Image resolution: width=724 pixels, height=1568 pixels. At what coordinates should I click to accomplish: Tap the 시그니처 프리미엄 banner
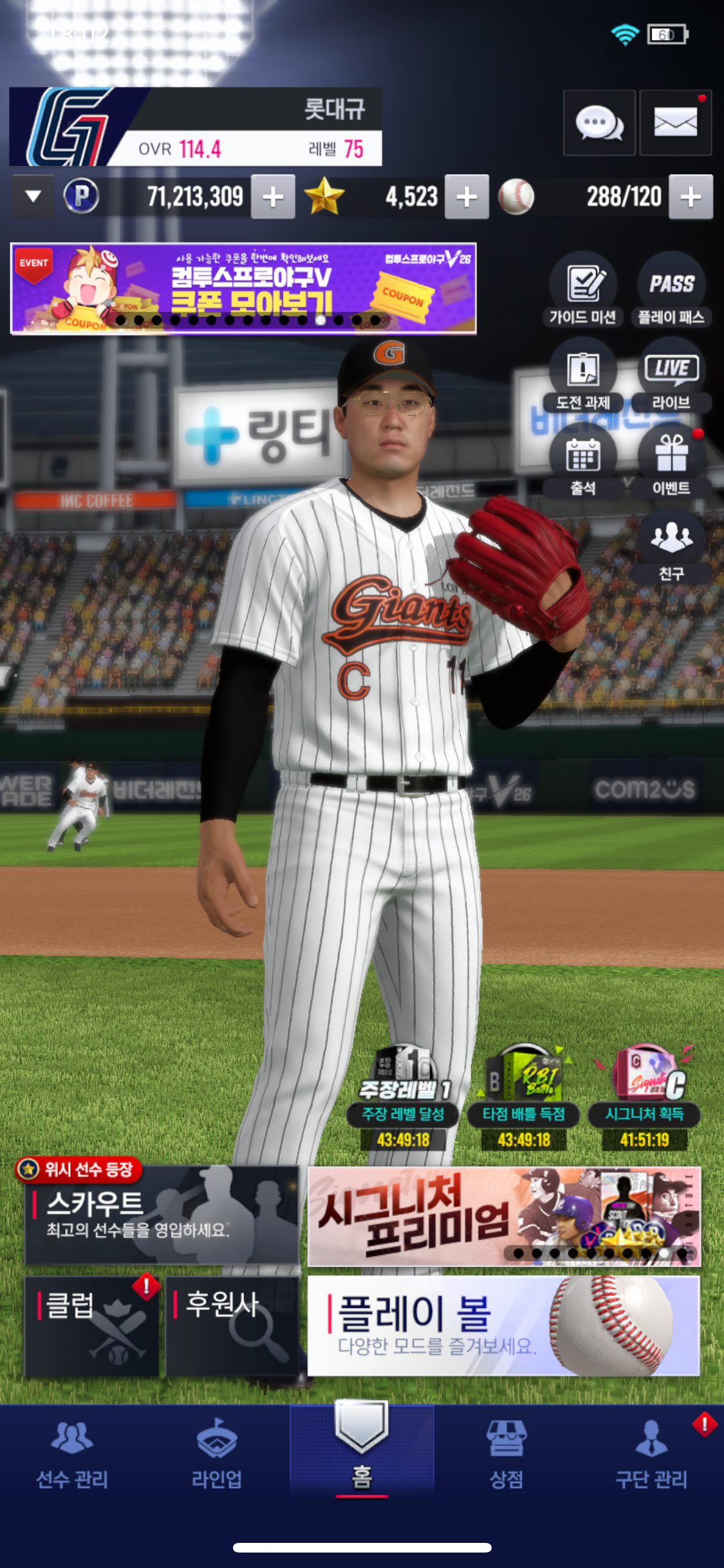tap(503, 1215)
